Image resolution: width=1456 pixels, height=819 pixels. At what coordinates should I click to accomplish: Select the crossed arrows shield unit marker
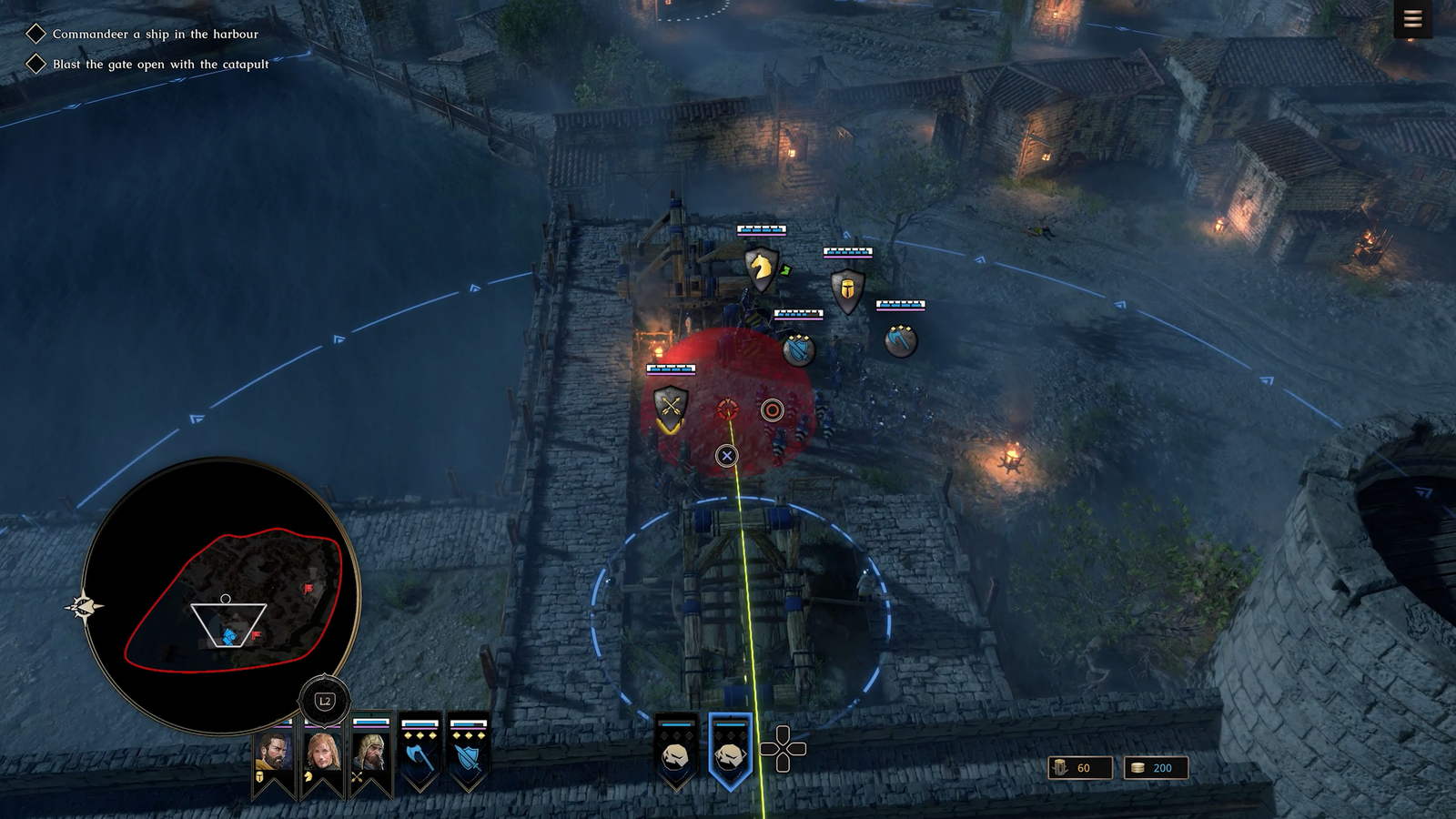click(x=671, y=408)
